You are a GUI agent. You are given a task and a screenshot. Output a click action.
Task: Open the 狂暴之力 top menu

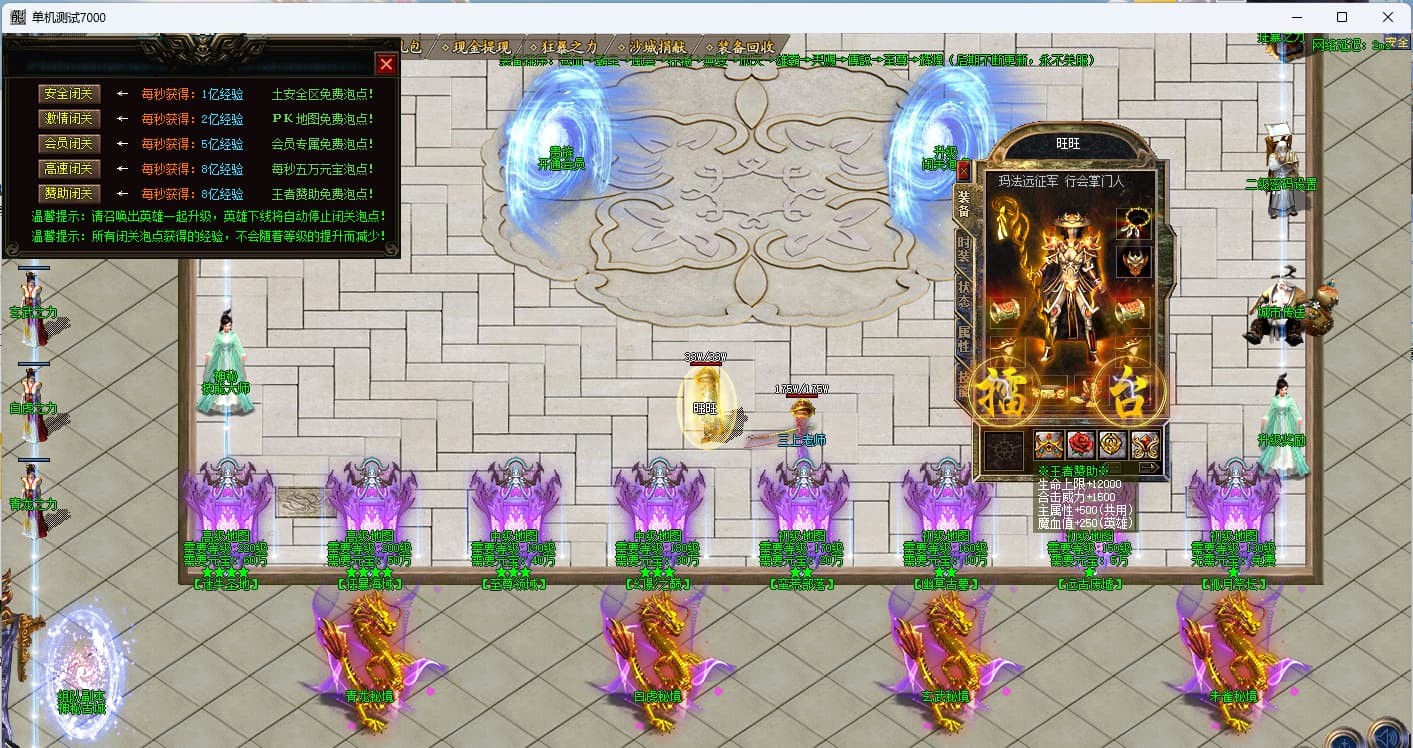(x=567, y=47)
